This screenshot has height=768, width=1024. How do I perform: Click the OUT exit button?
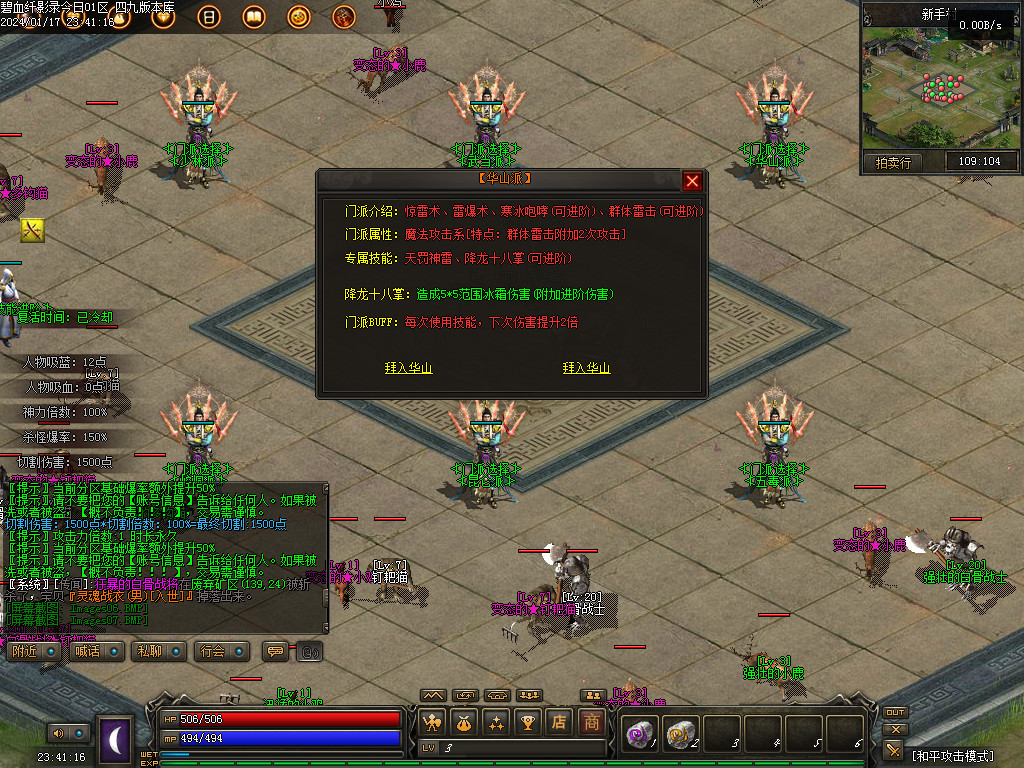895,713
